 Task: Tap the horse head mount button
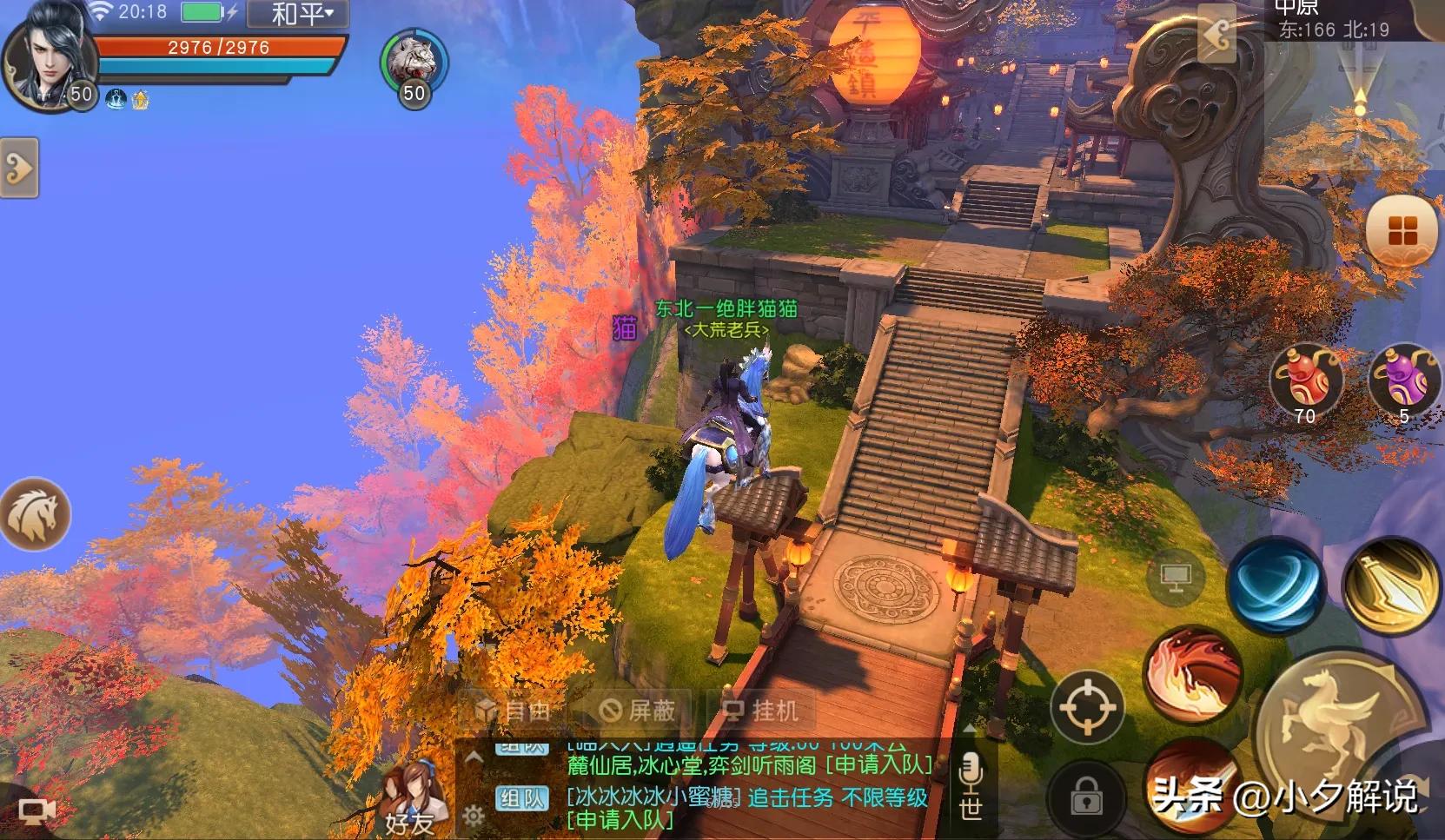coord(35,513)
